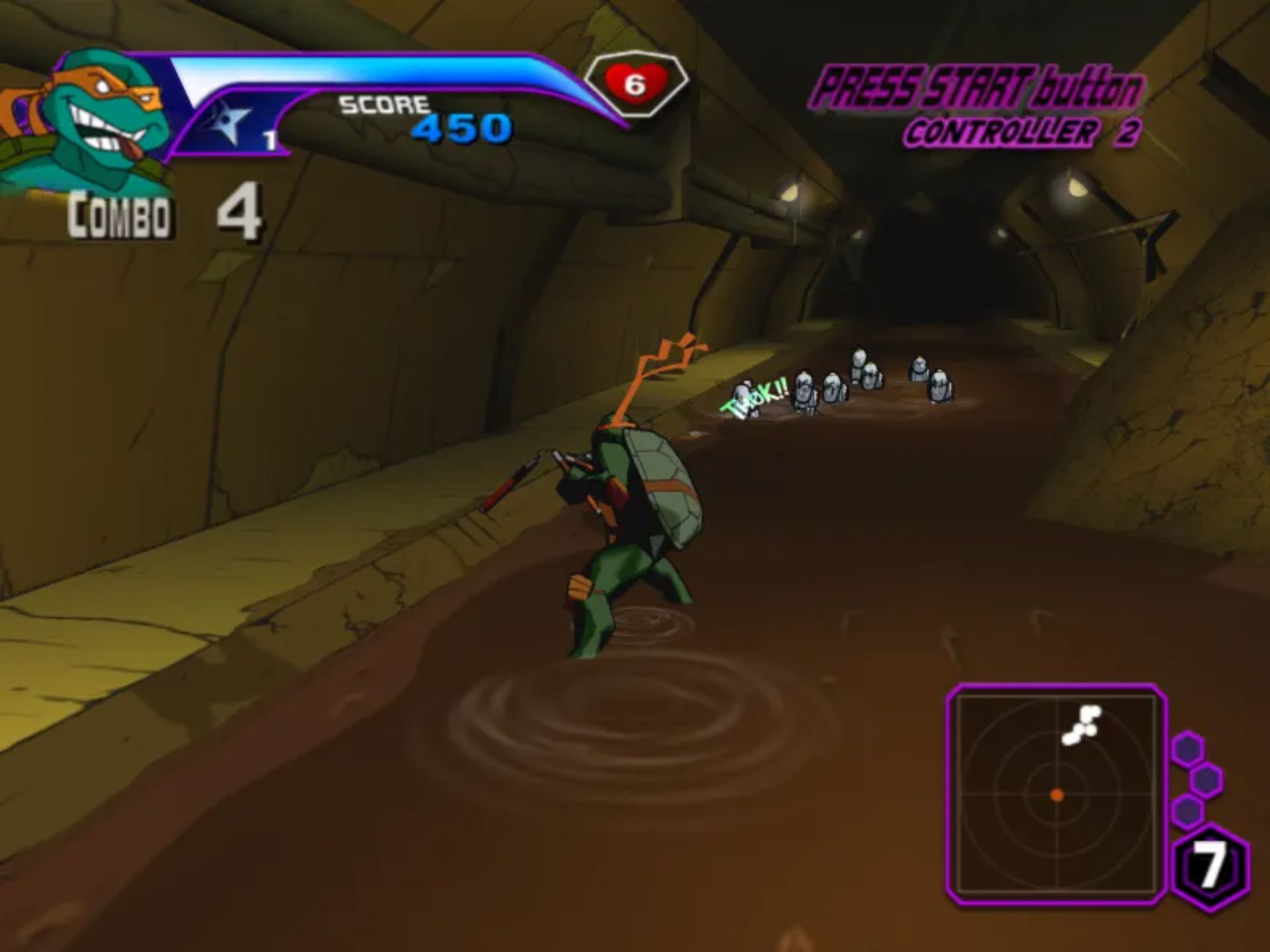1270x952 pixels.
Task: Open the circular radar minimap
Action: pyautogui.click(x=1056, y=794)
